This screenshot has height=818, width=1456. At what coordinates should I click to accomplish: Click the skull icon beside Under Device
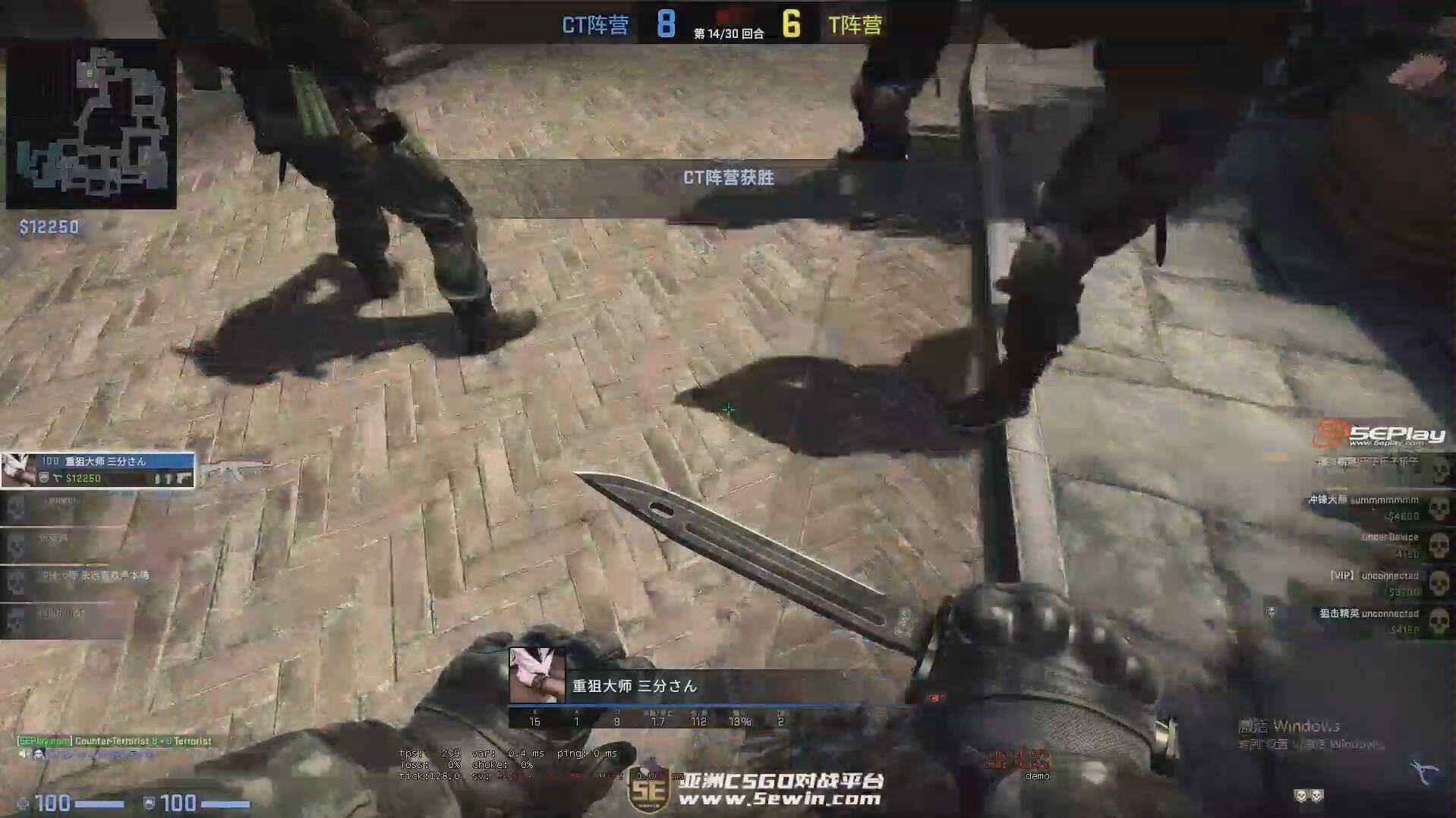pyautogui.click(x=1437, y=543)
